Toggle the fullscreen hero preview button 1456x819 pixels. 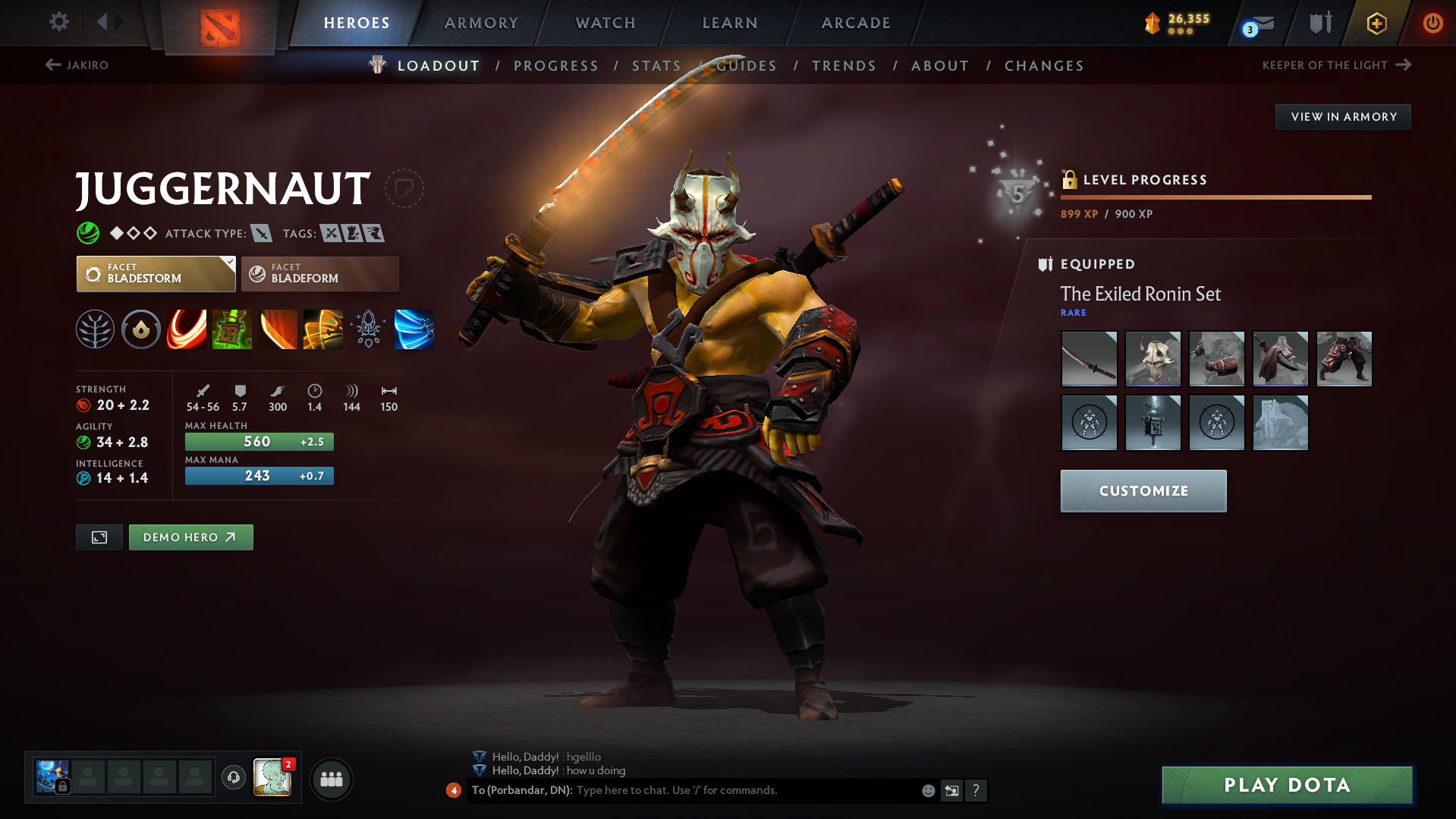(x=99, y=537)
